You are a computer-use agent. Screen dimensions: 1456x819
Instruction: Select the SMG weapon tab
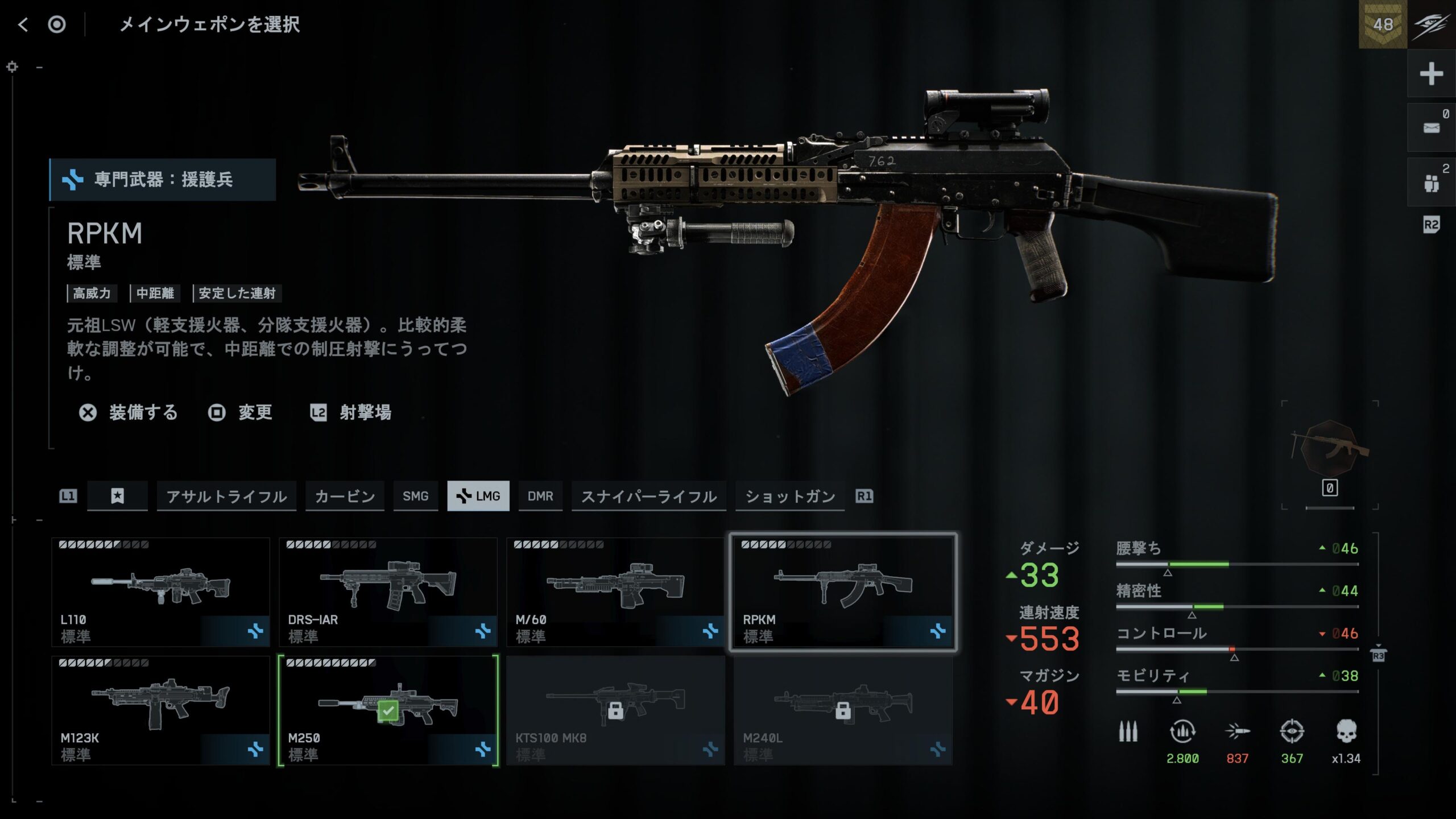tap(415, 496)
